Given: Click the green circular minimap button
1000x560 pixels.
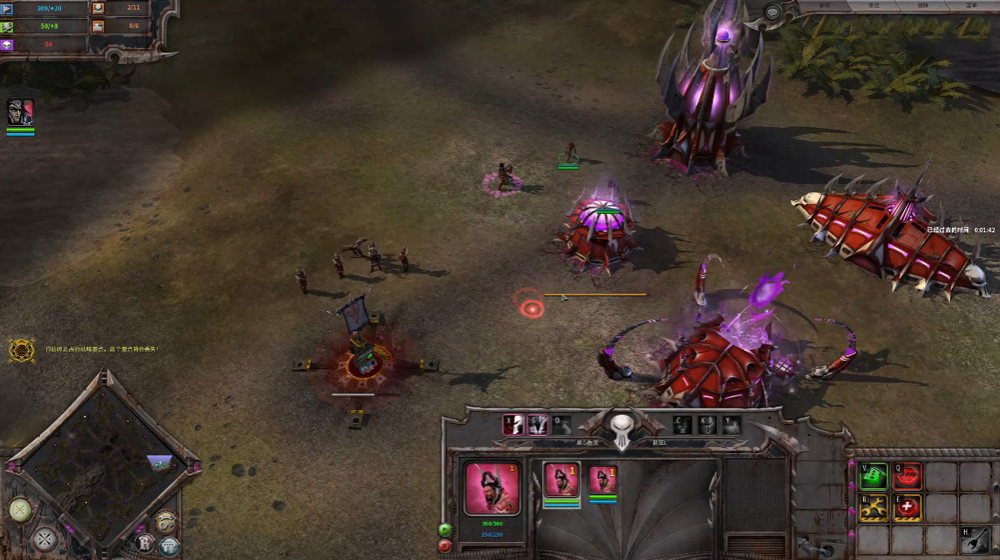Looking at the screenshot, I should click(21, 510).
